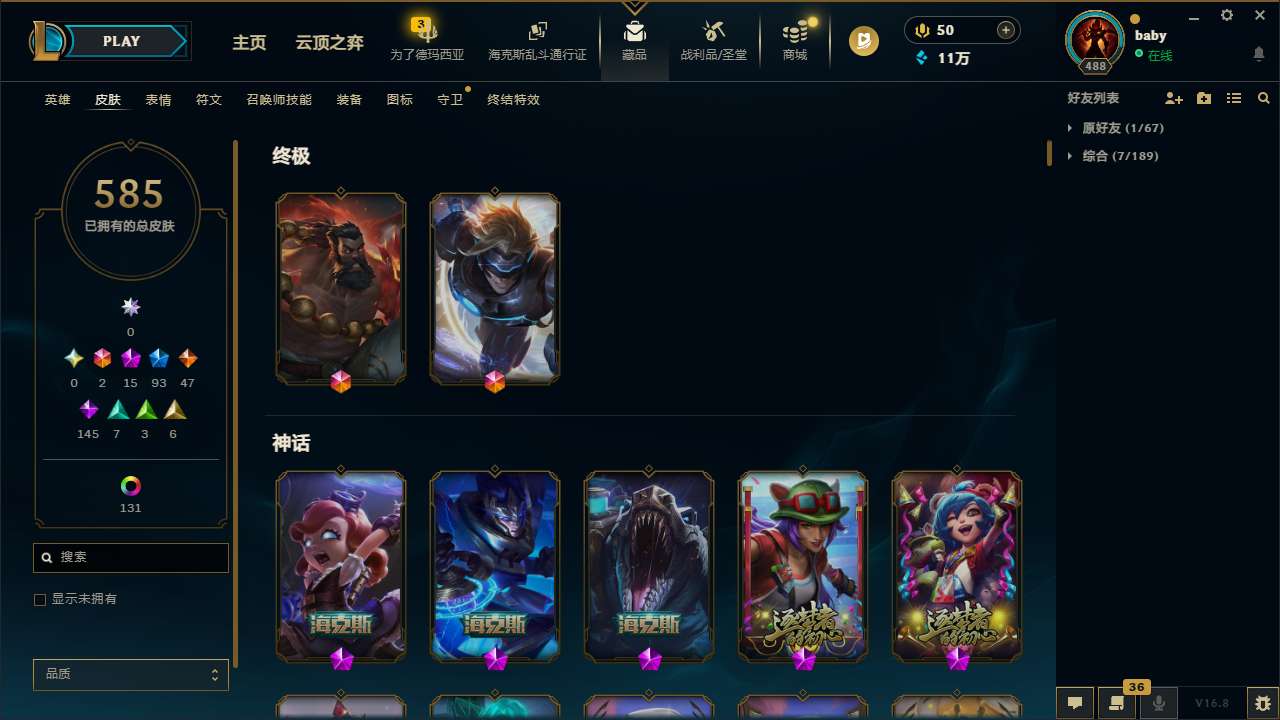The width and height of the screenshot is (1280, 720).
Task: Enable the 显示未拥有 checkbox
Action: (x=40, y=599)
